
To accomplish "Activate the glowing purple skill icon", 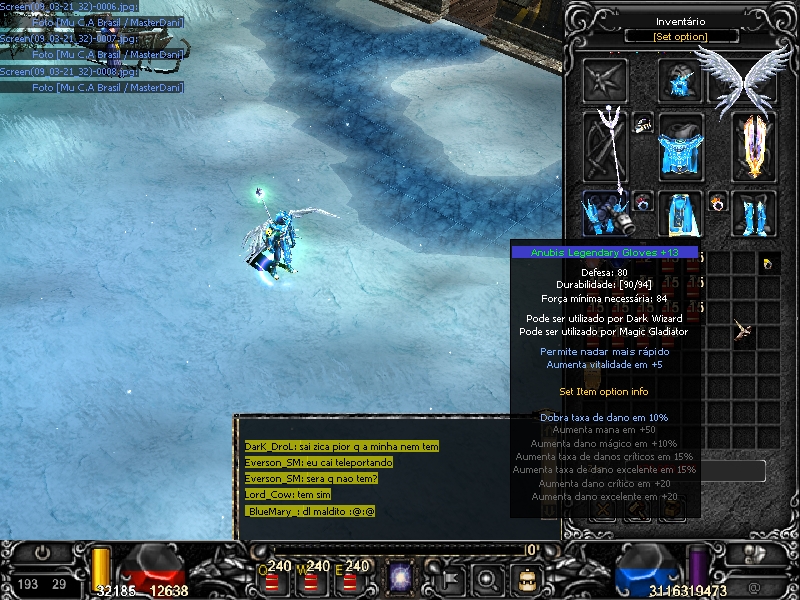I will pyautogui.click(x=403, y=577).
